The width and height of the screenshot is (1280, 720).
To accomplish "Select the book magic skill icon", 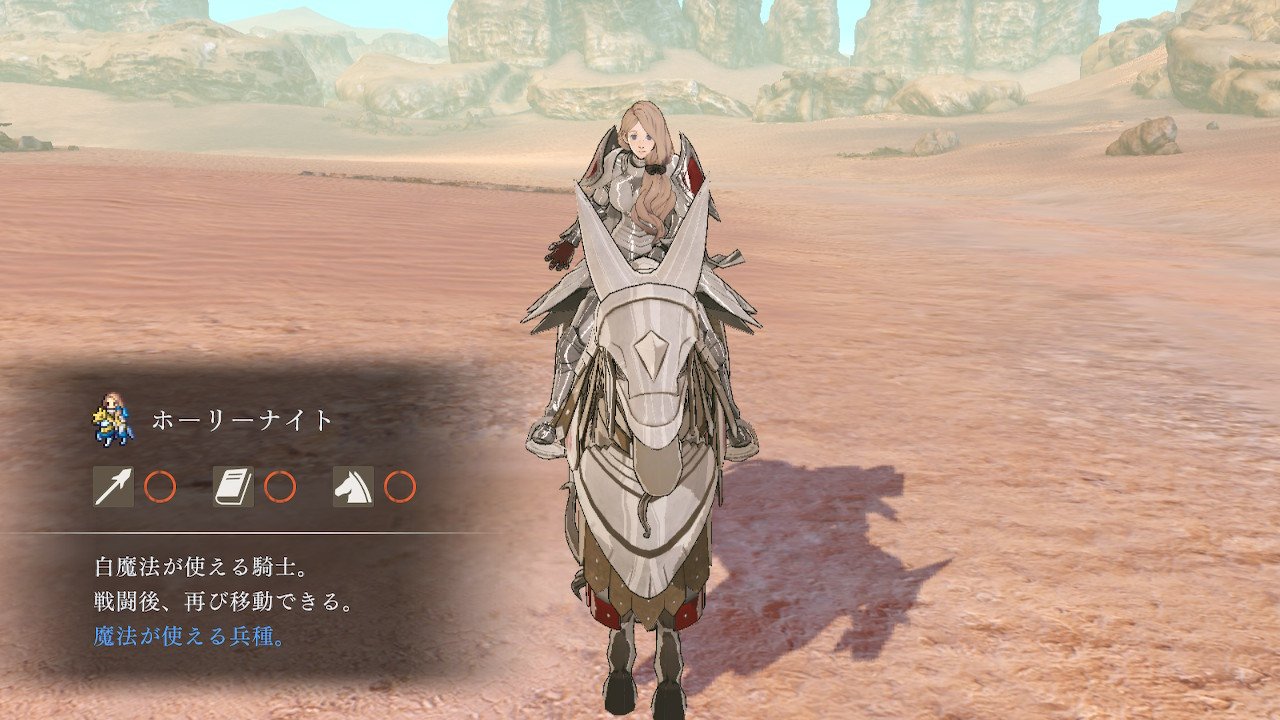I will tap(233, 487).
